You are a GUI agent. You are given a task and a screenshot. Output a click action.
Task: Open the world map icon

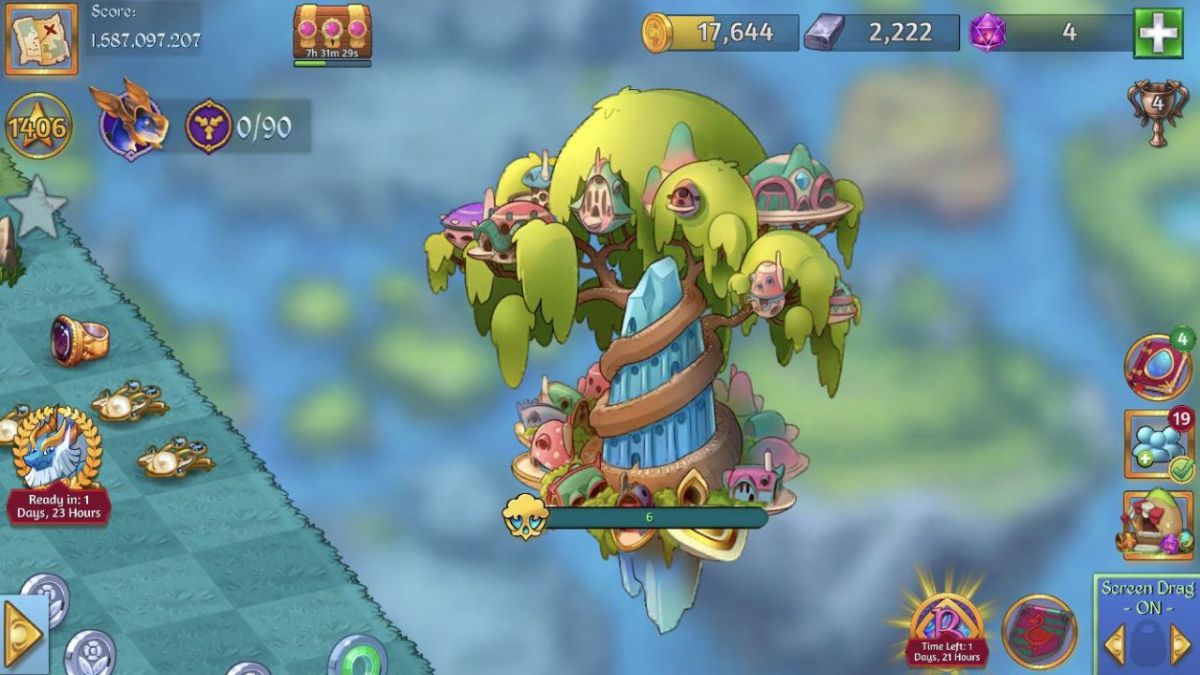click(x=41, y=40)
